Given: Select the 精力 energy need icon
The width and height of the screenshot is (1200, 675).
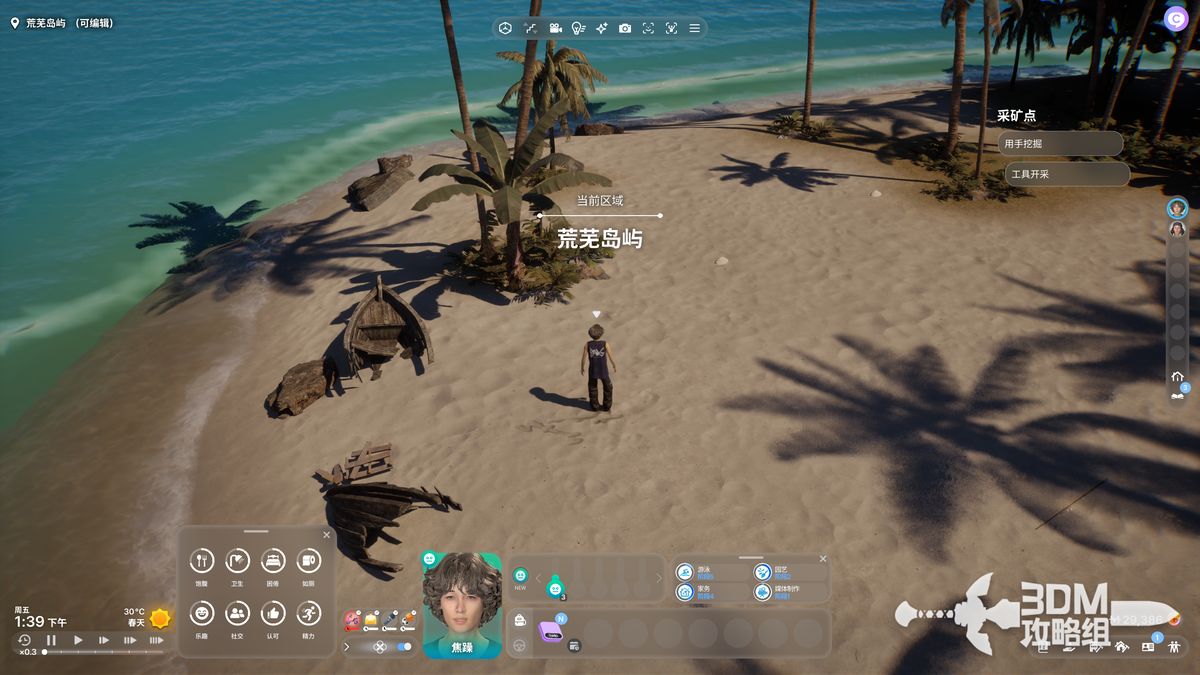Looking at the screenshot, I should (308, 614).
